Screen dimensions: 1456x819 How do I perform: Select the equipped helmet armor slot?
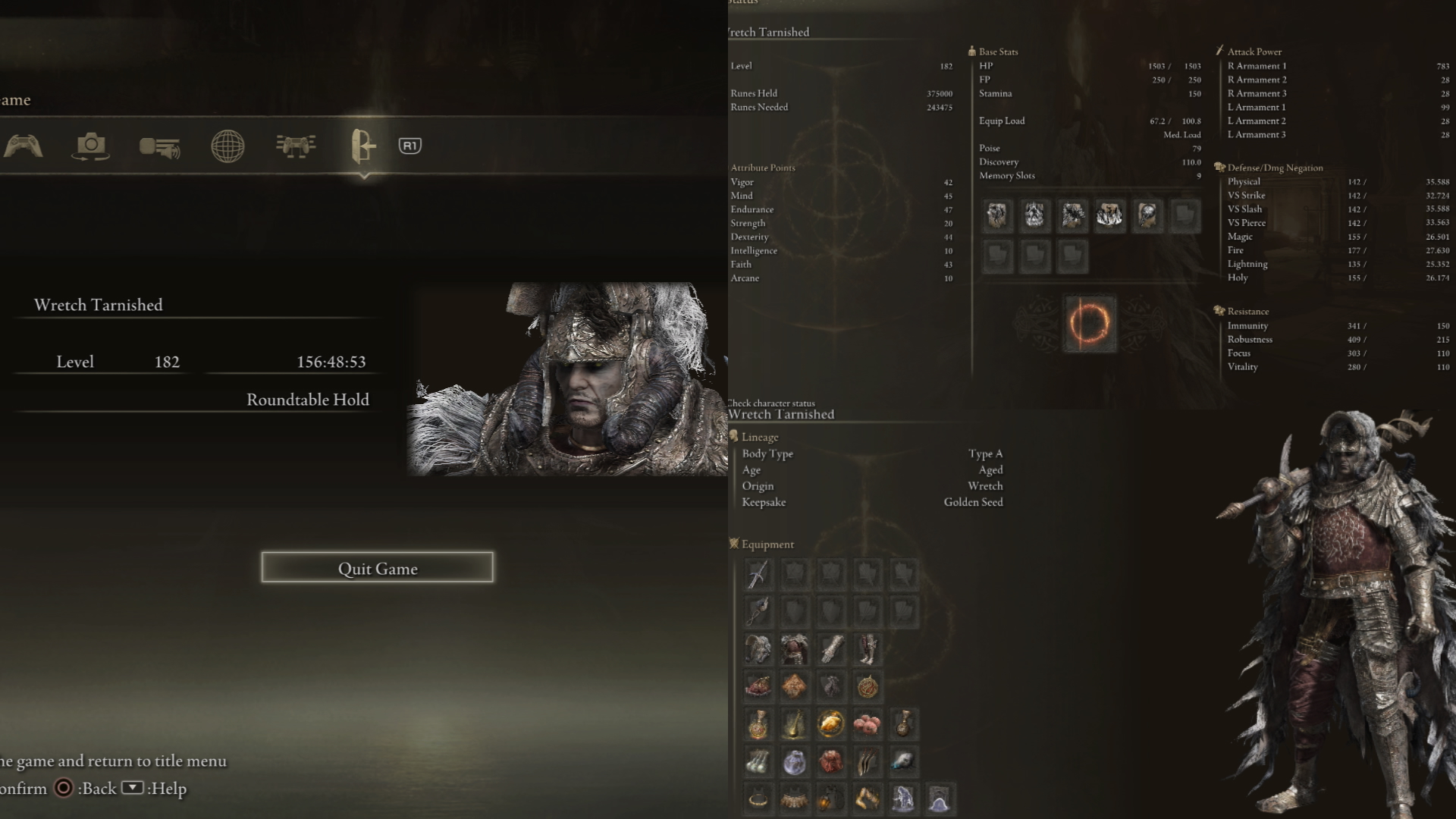tap(758, 648)
